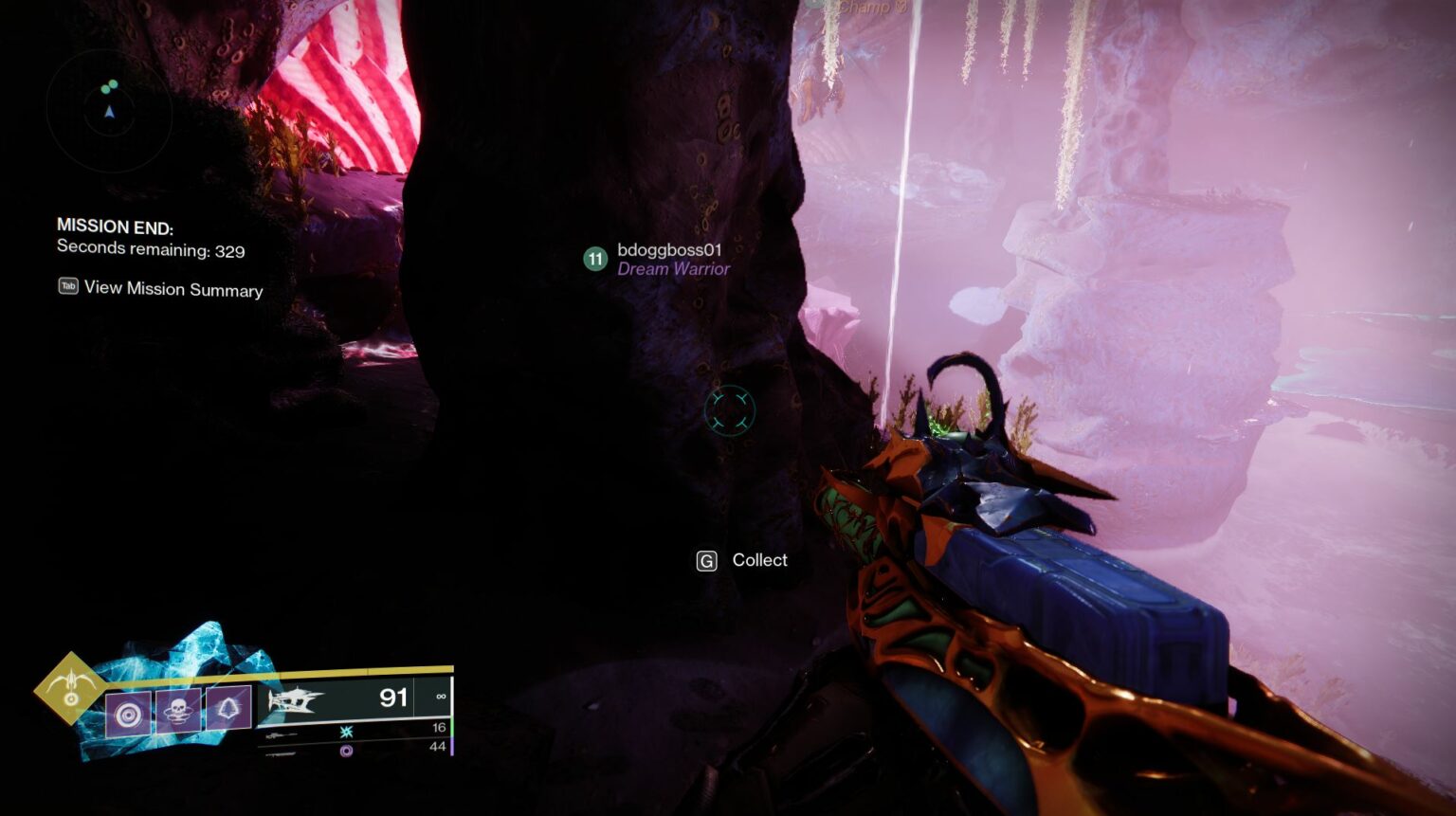Click the floating skull buff icon
The image size is (1456, 816).
pyautogui.click(x=176, y=711)
